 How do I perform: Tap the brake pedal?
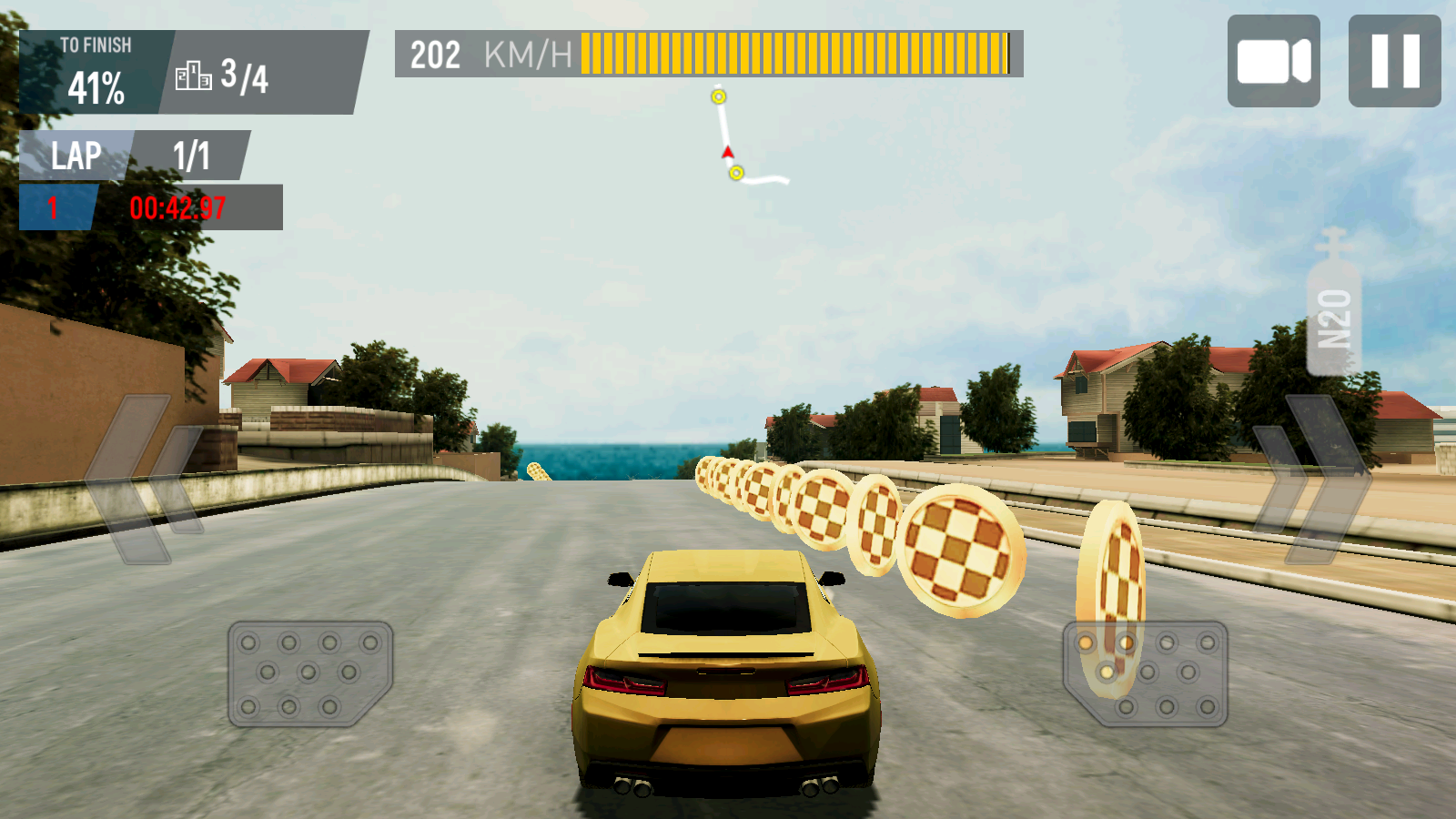point(309,673)
